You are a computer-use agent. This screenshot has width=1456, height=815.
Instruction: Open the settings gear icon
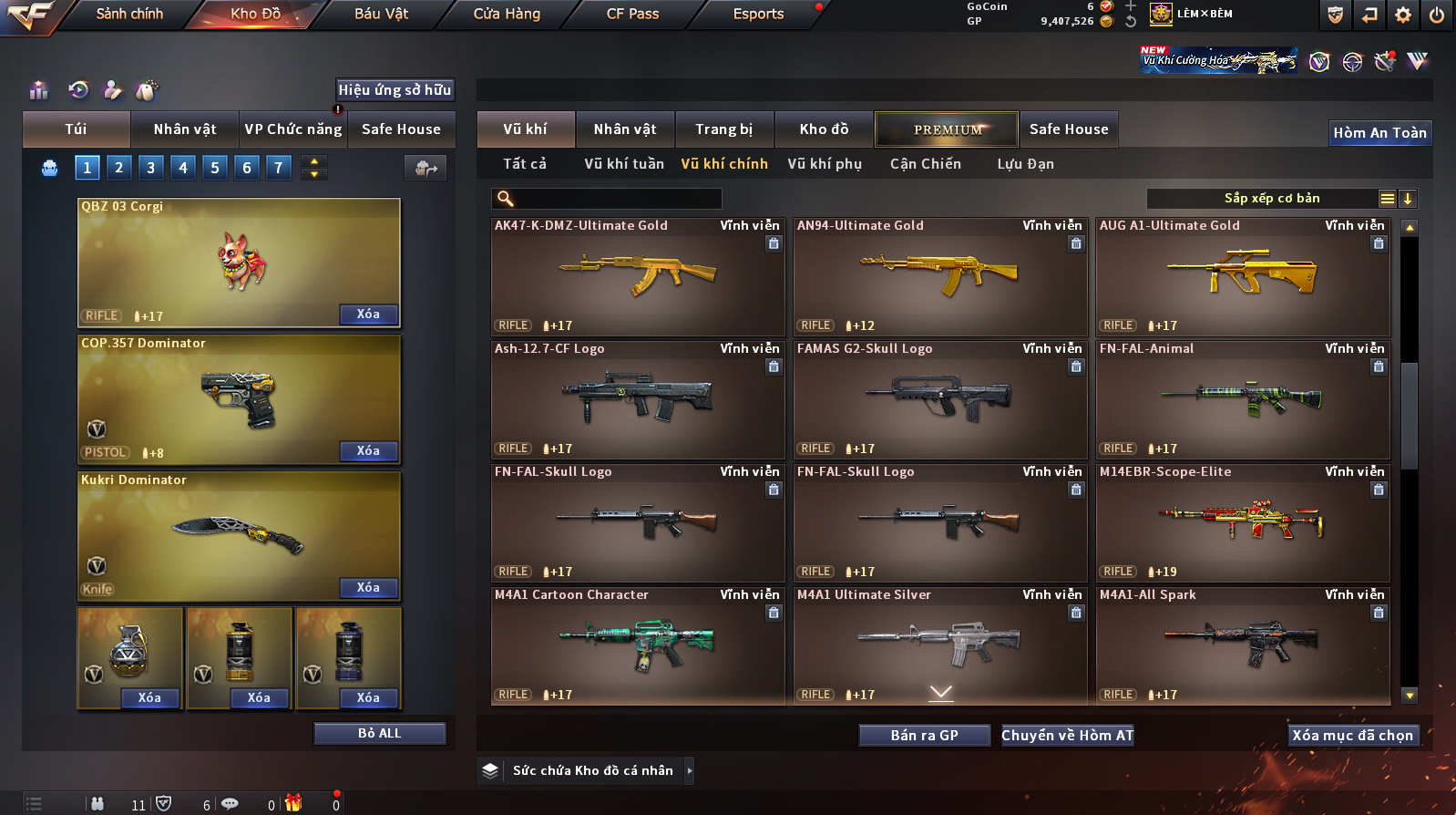click(x=1403, y=15)
